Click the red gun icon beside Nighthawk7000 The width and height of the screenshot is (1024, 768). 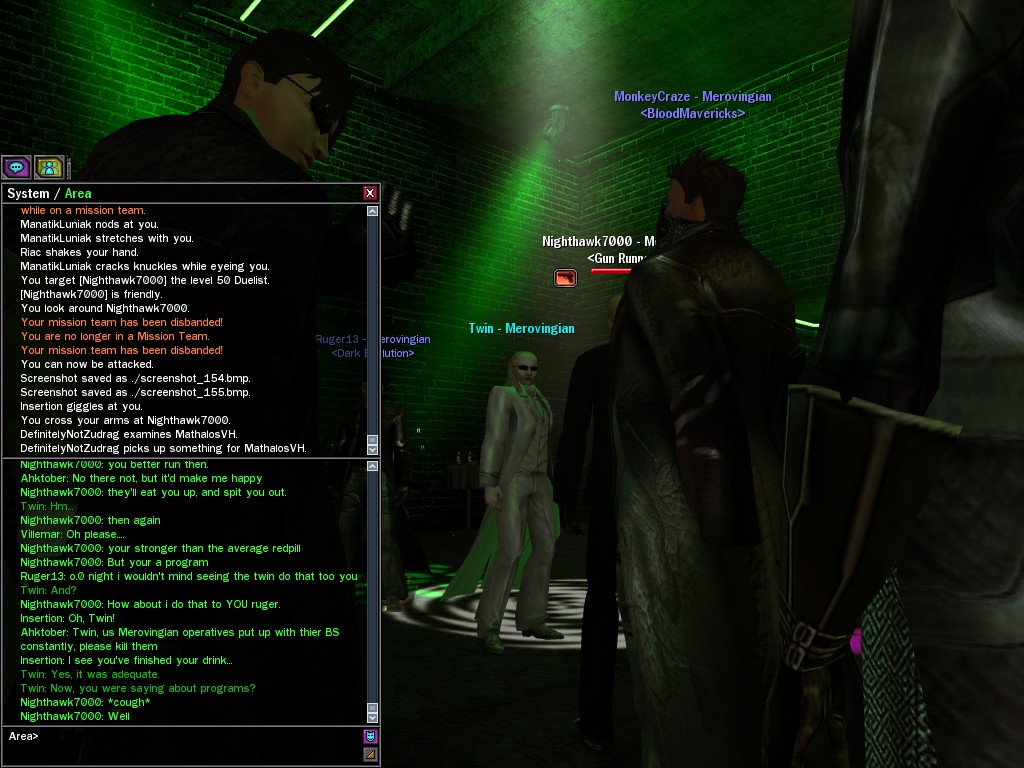[x=565, y=277]
